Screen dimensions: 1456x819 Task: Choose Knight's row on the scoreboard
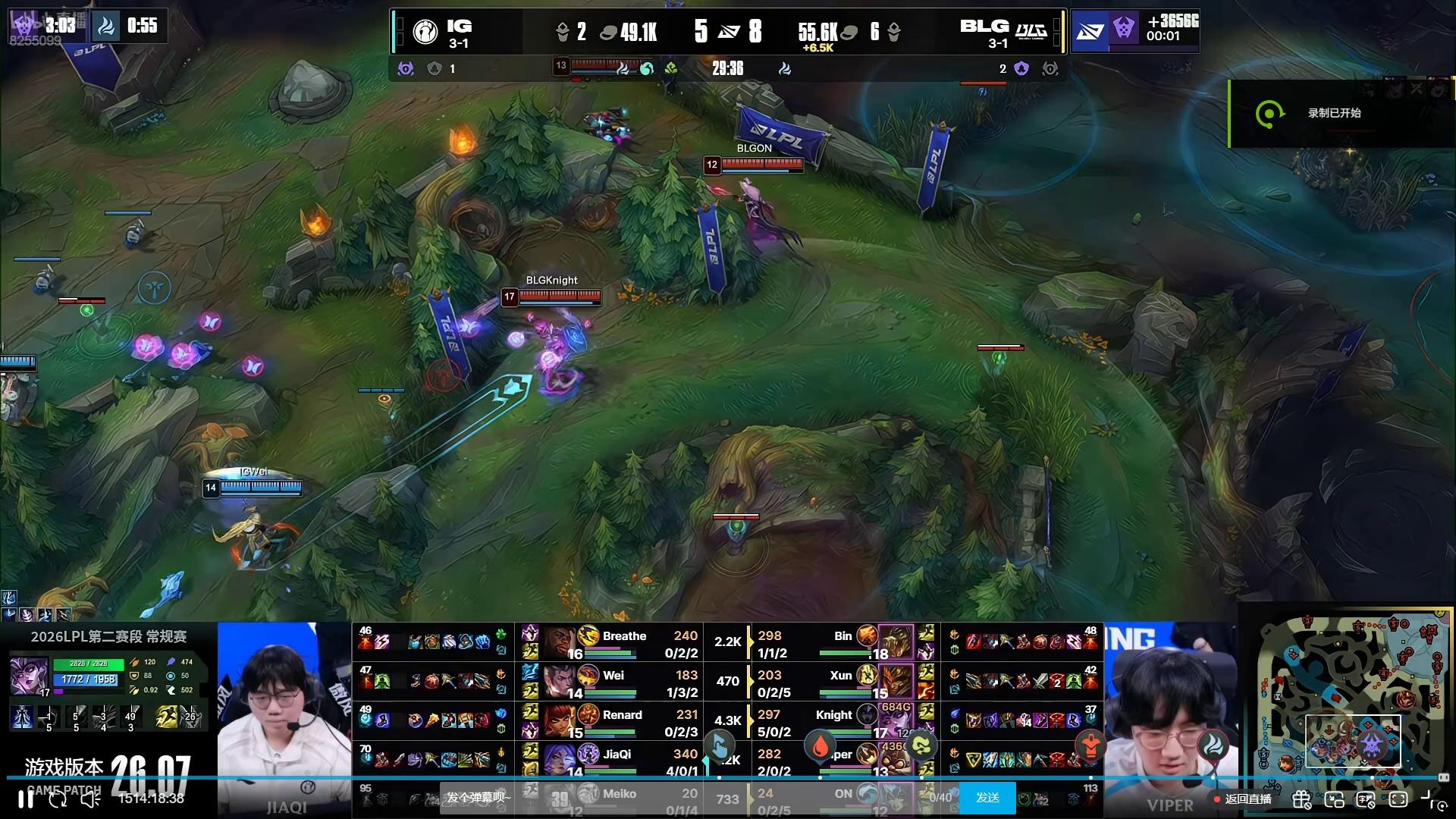[834, 721]
